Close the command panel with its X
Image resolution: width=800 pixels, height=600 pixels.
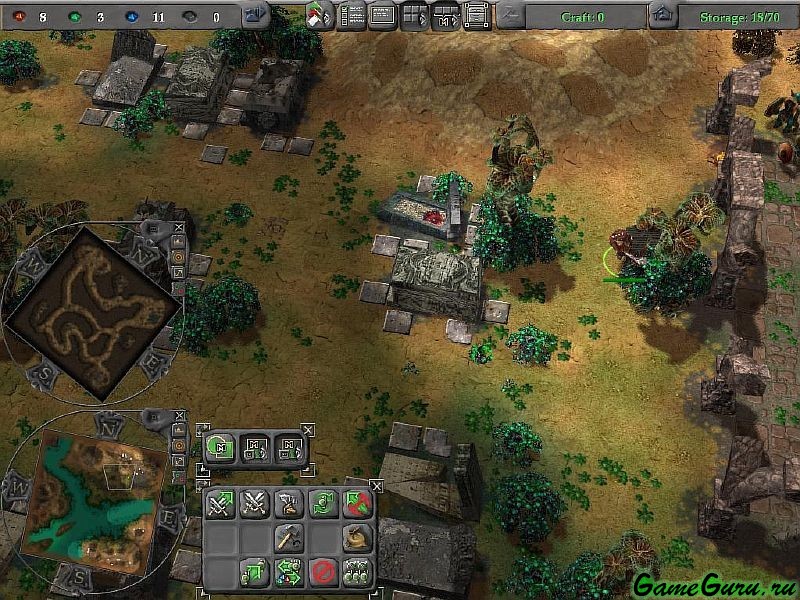tap(376, 486)
